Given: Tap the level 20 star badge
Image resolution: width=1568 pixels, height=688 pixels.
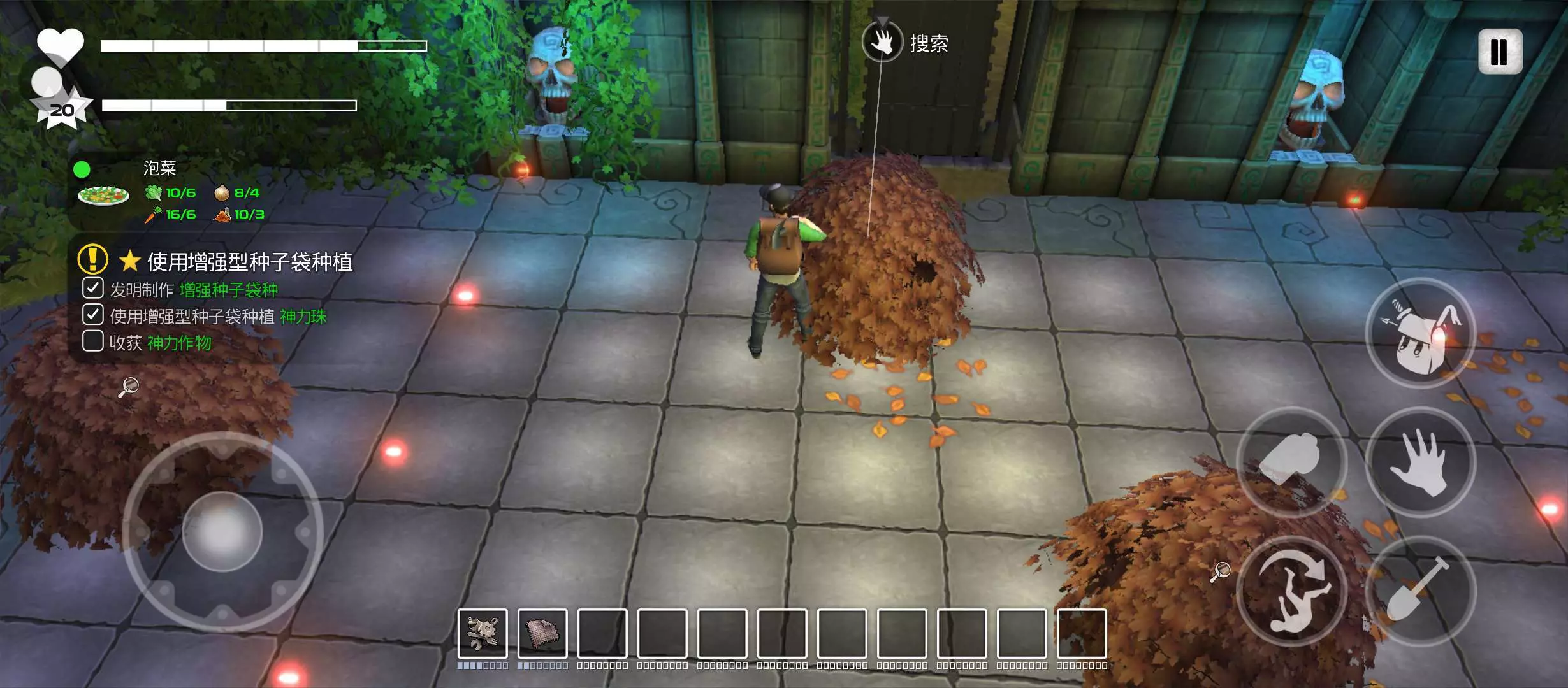Looking at the screenshot, I should (x=62, y=110).
